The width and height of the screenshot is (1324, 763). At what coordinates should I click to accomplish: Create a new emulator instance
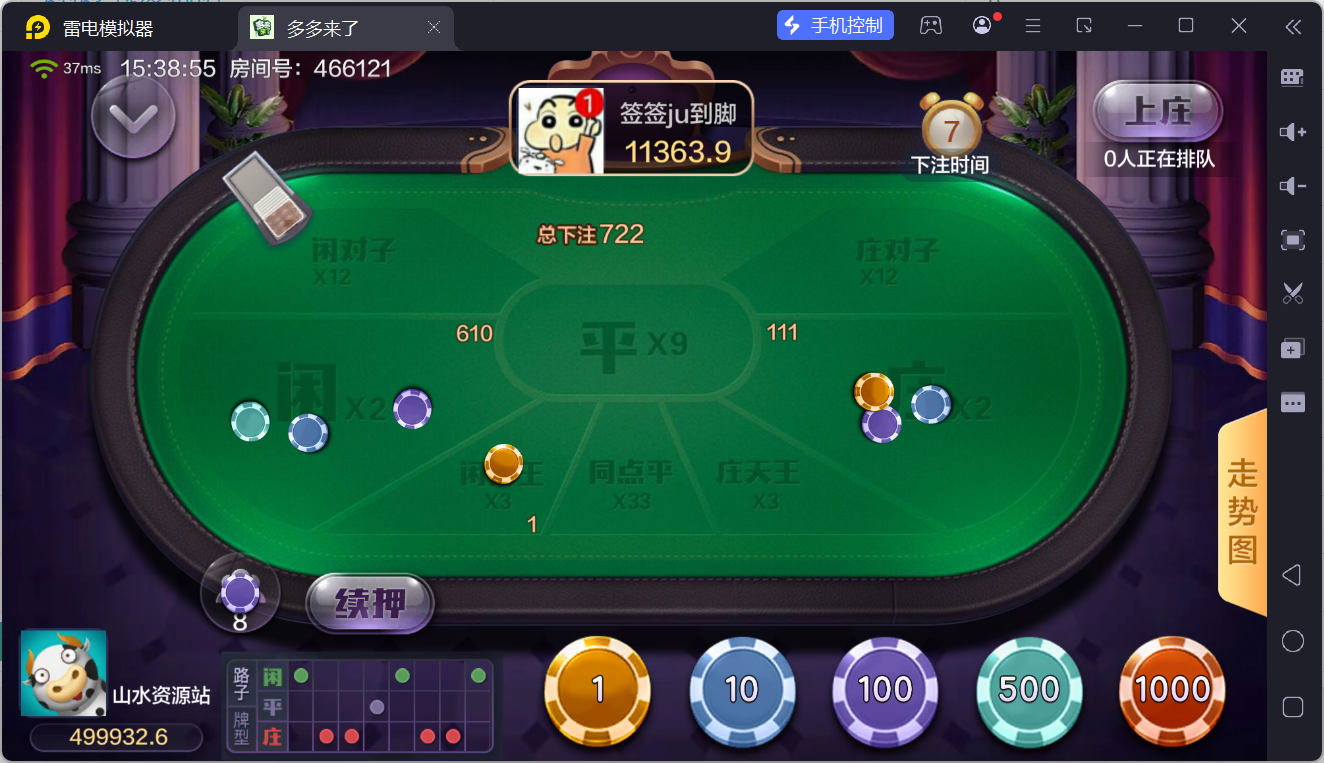pyautogui.click(x=1292, y=348)
